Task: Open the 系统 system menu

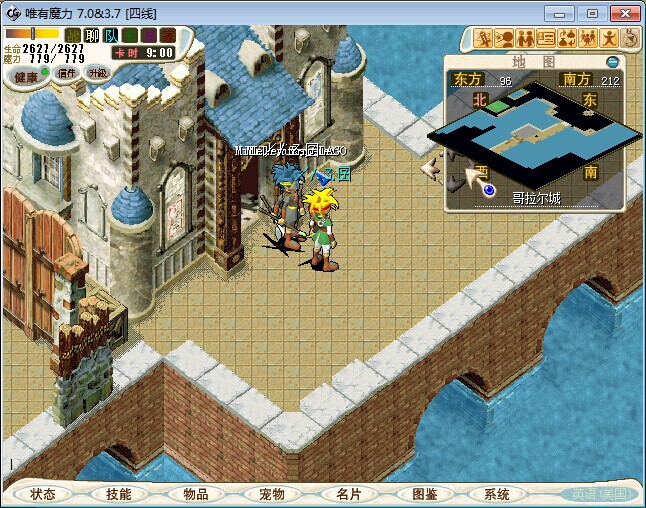Action: [x=497, y=494]
